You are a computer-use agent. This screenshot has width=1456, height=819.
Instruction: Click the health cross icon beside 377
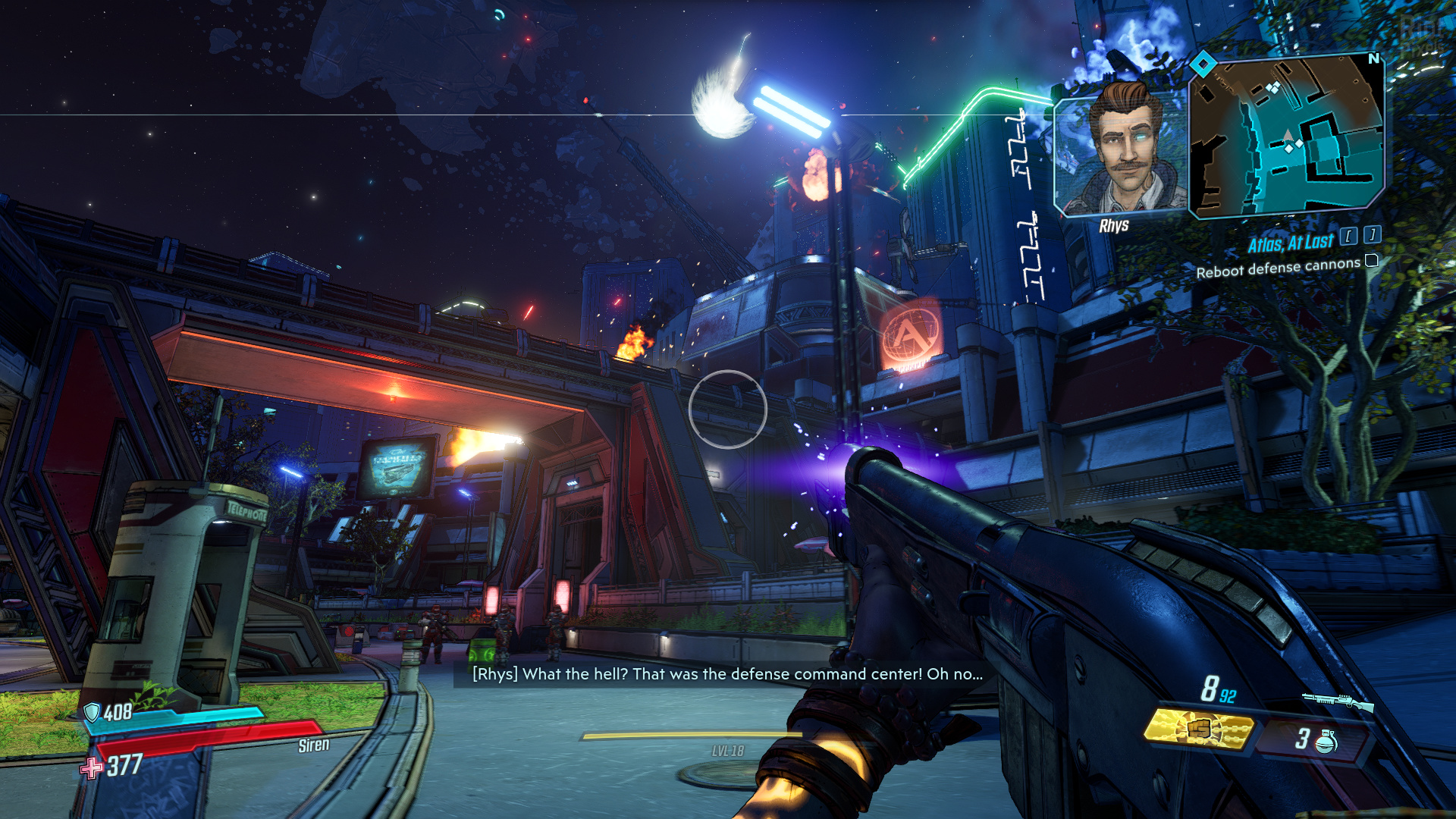point(92,768)
